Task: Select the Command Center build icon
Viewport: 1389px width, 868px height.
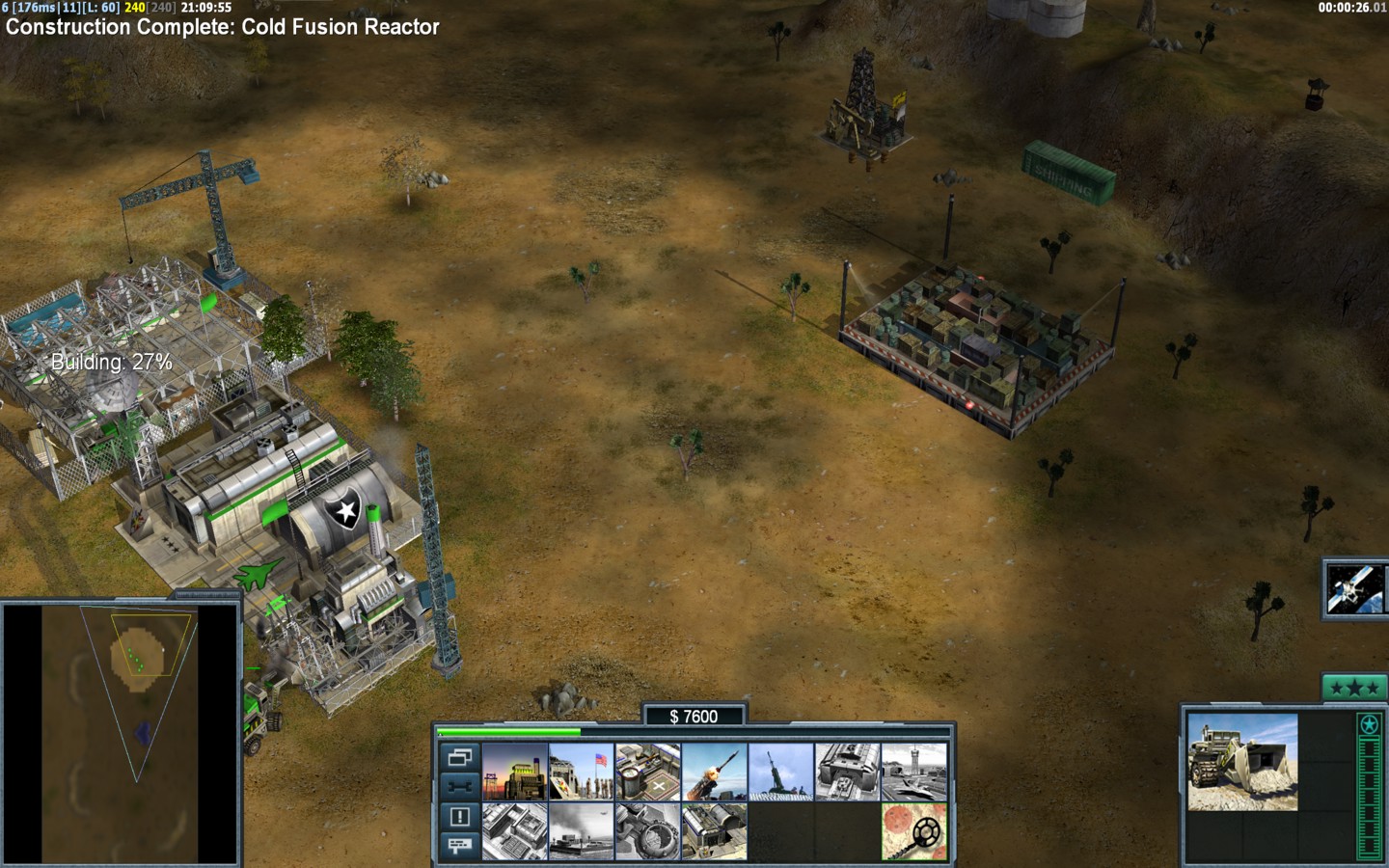Action: tap(715, 831)
